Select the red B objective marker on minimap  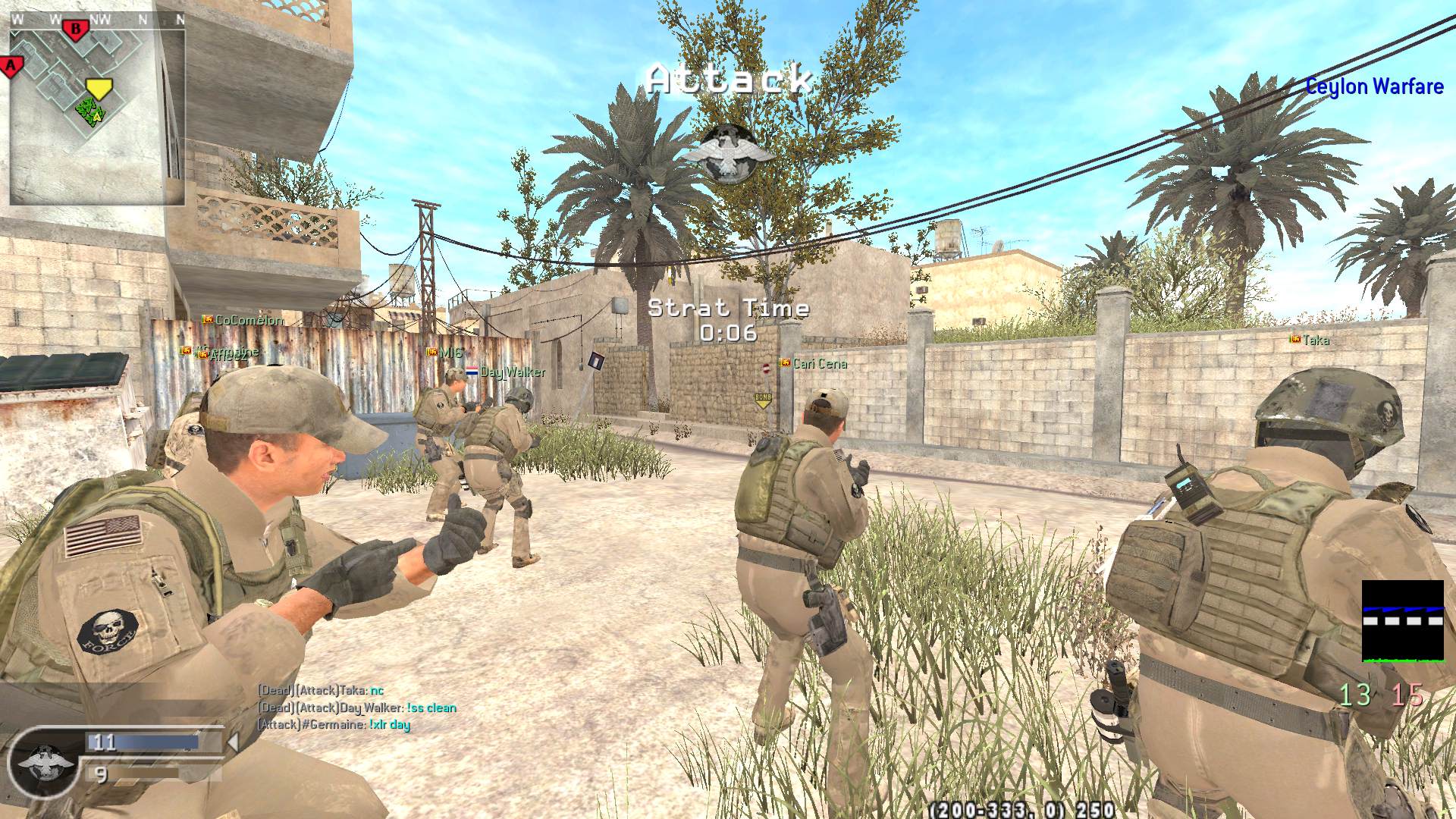point(75,30)
